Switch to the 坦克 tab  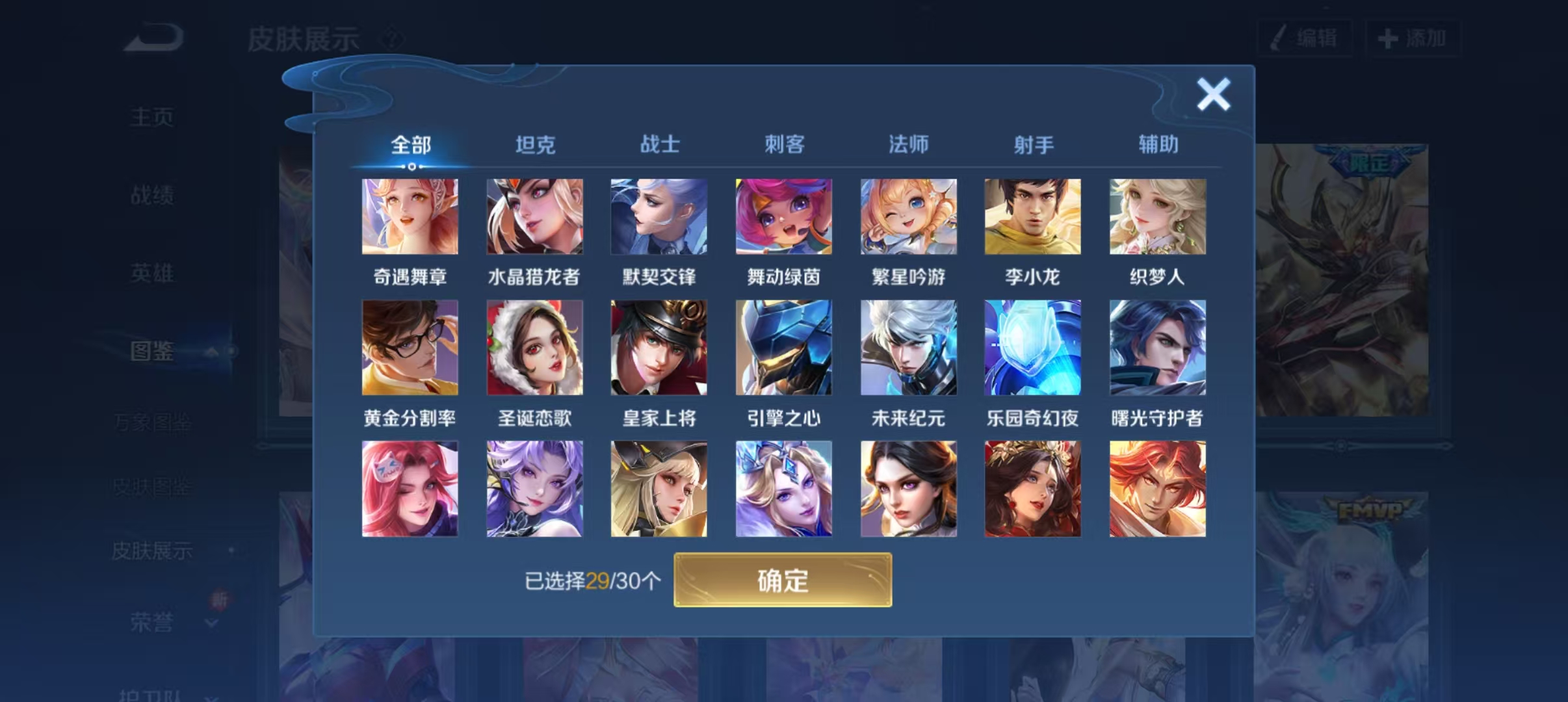click(x=534, y=145)
